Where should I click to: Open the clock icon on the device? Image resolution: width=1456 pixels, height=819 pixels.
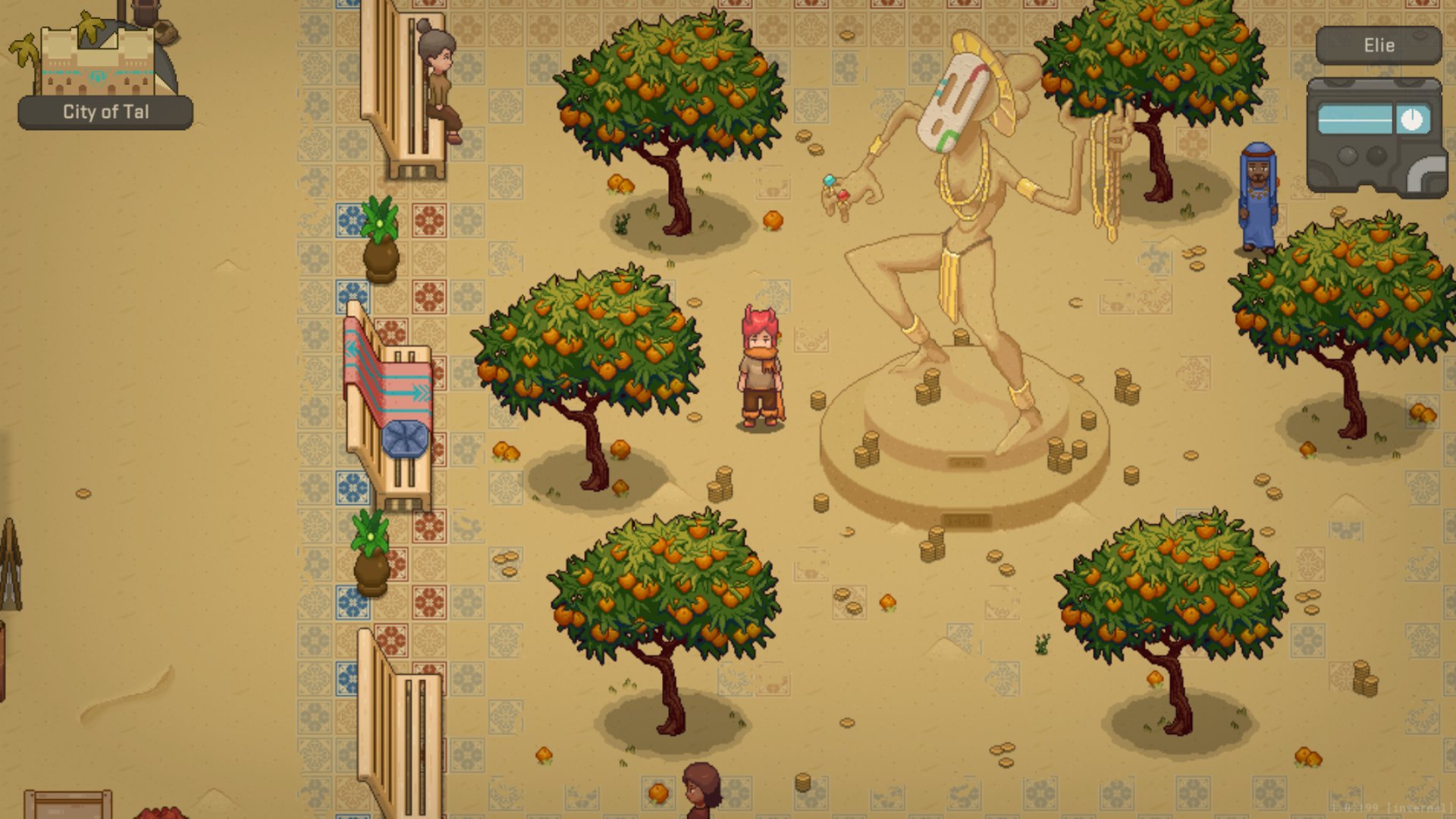point(1411,120)
